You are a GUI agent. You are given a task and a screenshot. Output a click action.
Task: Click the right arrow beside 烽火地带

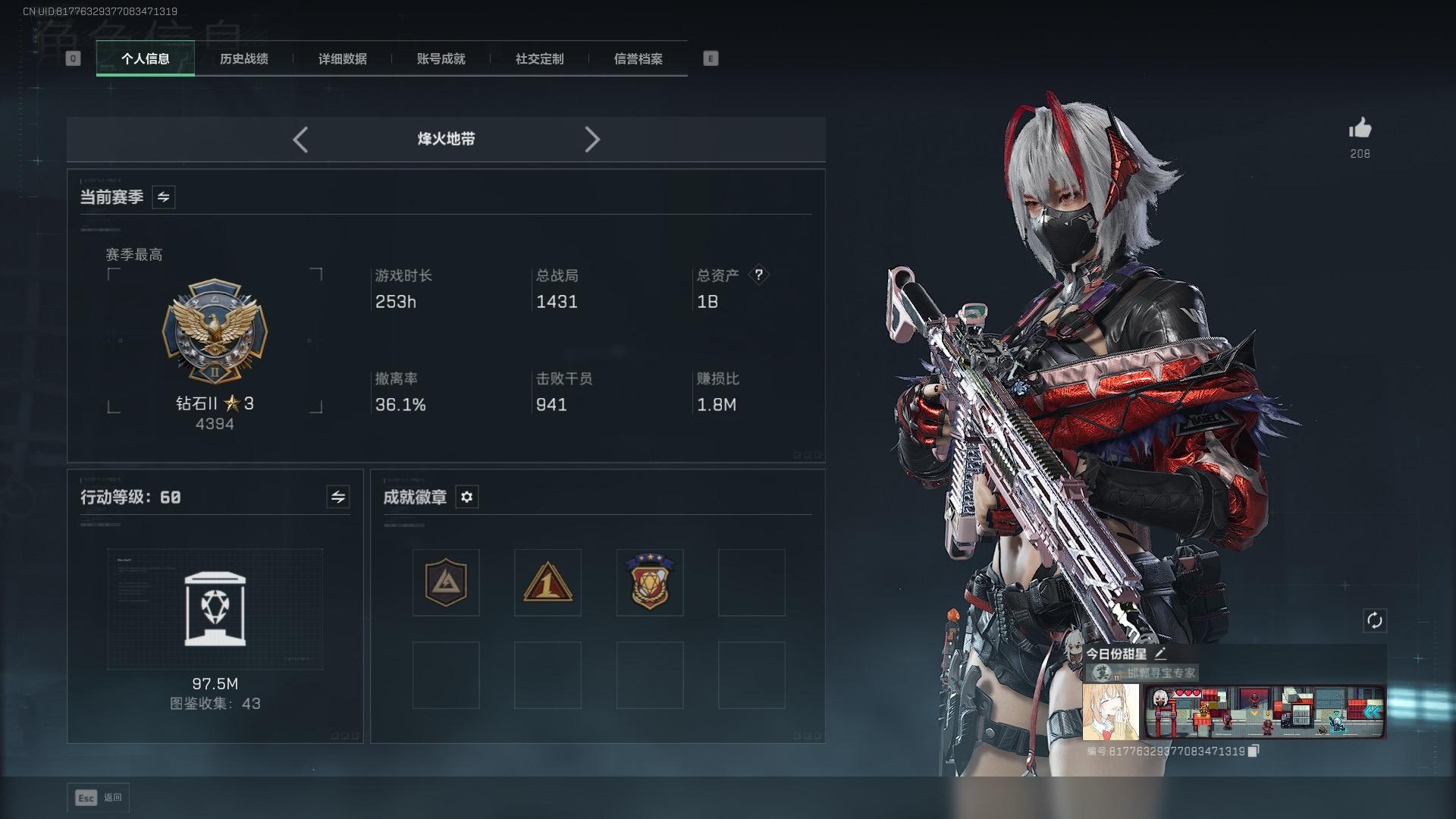[x=592, y=140]
